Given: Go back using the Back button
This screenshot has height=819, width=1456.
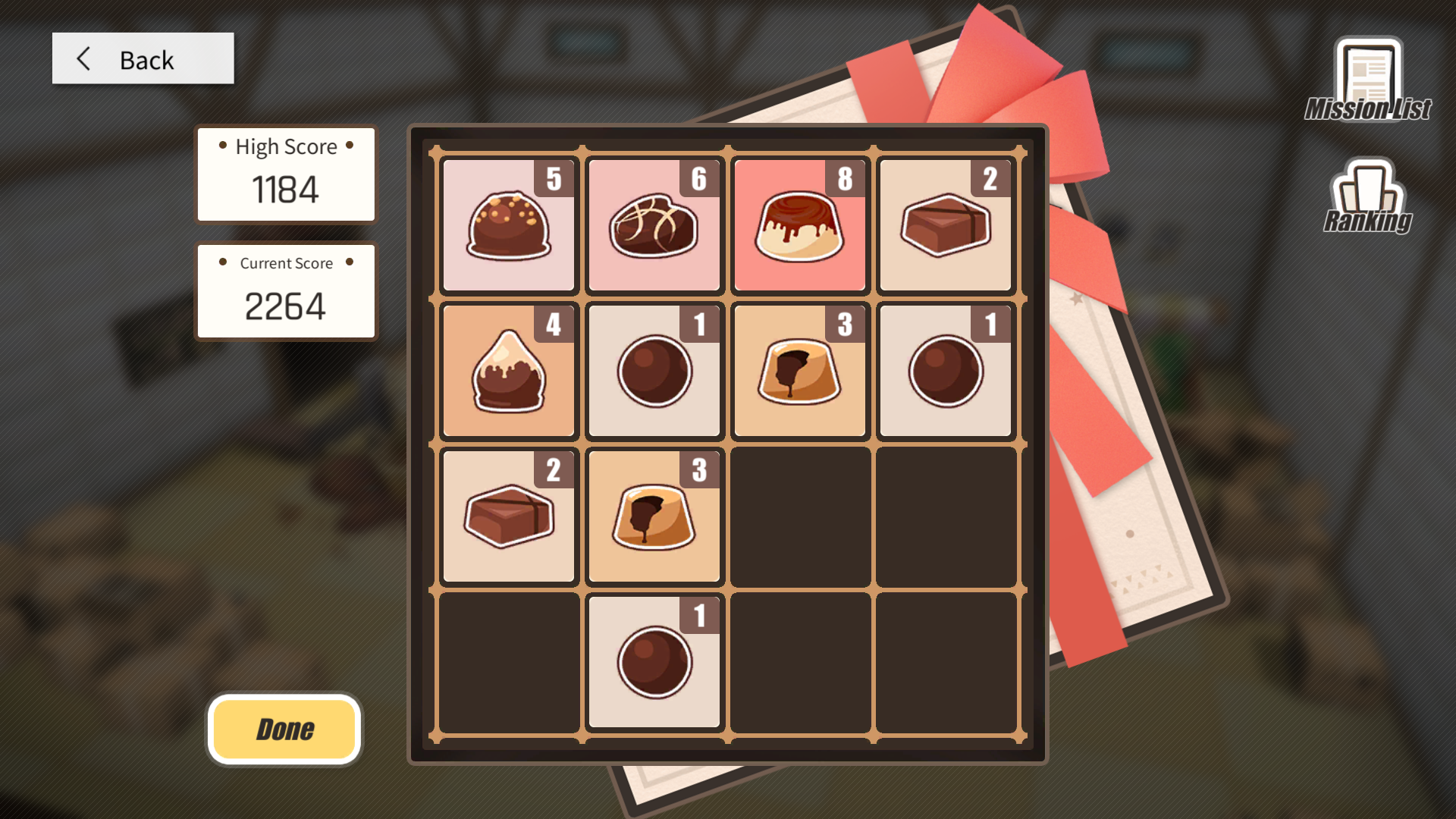Looking at the screenshot, I should pyautogui.click(x=143, y=59).
